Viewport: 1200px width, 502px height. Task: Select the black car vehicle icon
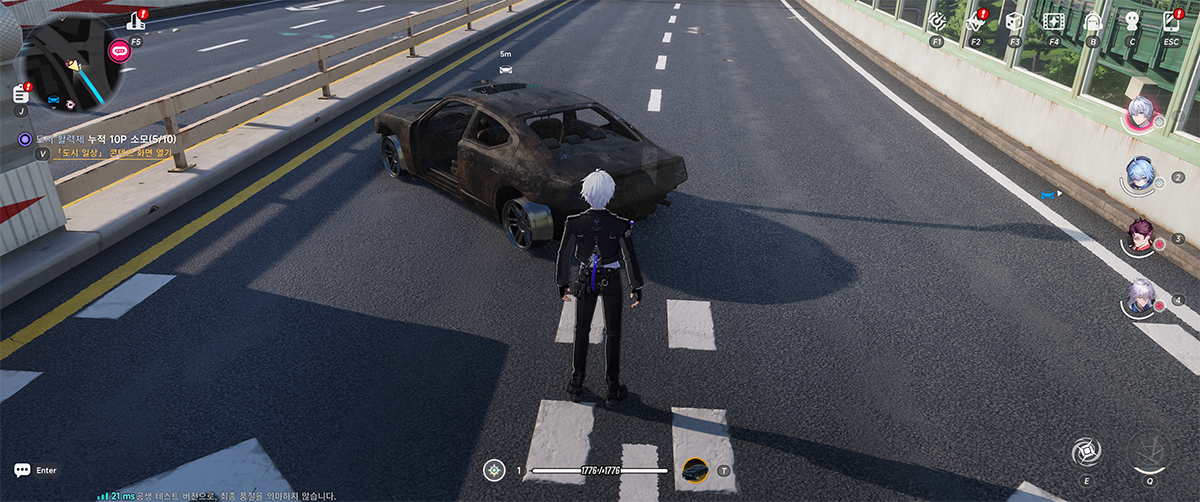click(x=694, y=470)
